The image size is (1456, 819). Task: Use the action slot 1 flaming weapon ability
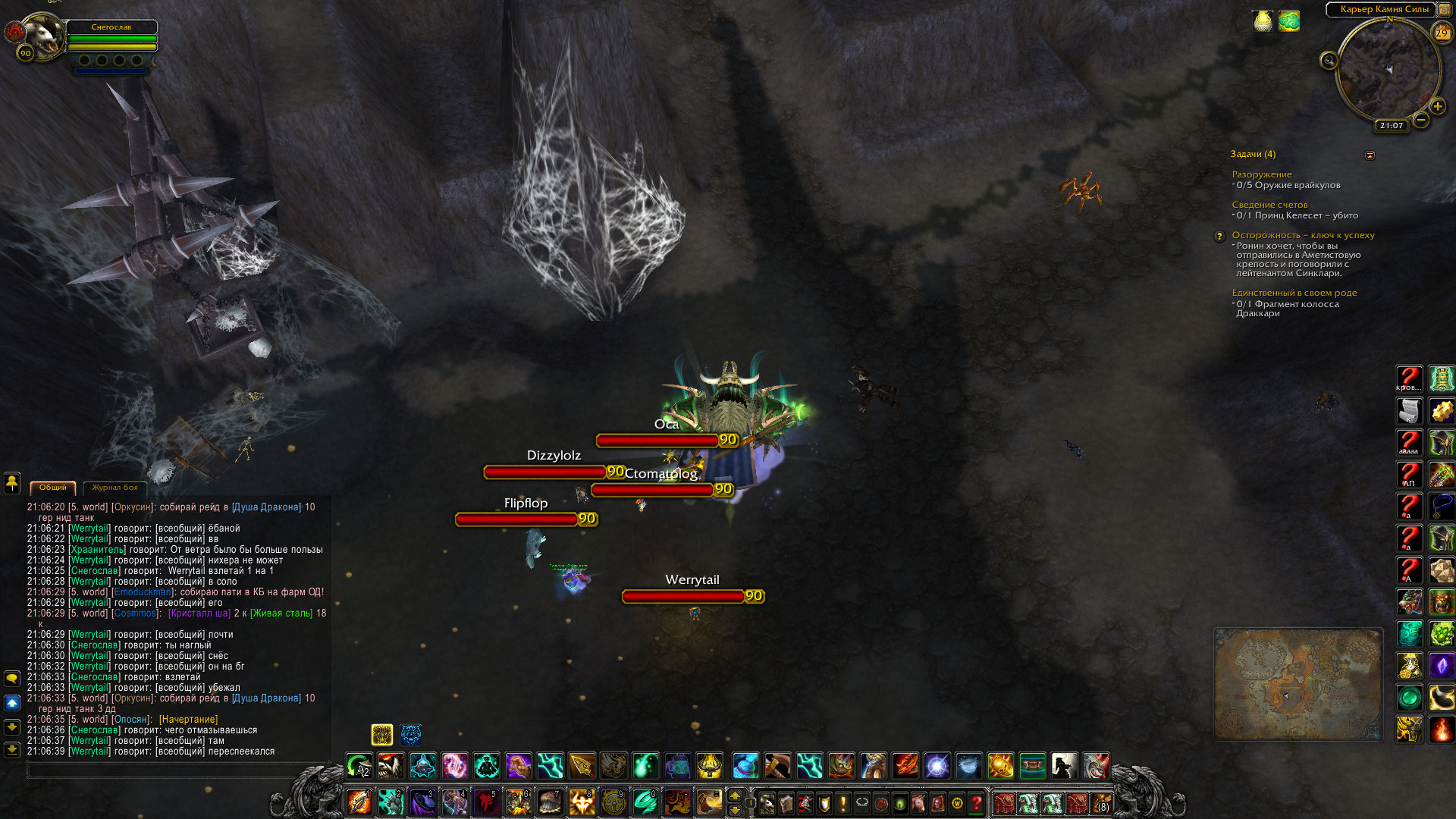tap(359, 802)
